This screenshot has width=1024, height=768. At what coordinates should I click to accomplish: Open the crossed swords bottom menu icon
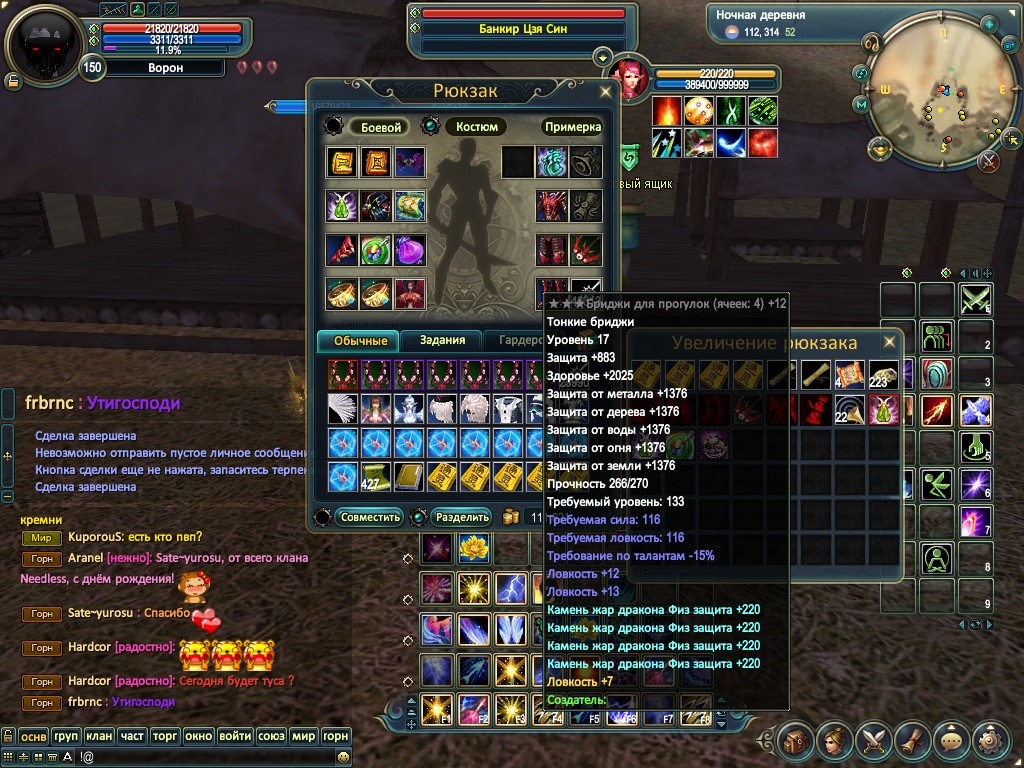tap(874, 741)
